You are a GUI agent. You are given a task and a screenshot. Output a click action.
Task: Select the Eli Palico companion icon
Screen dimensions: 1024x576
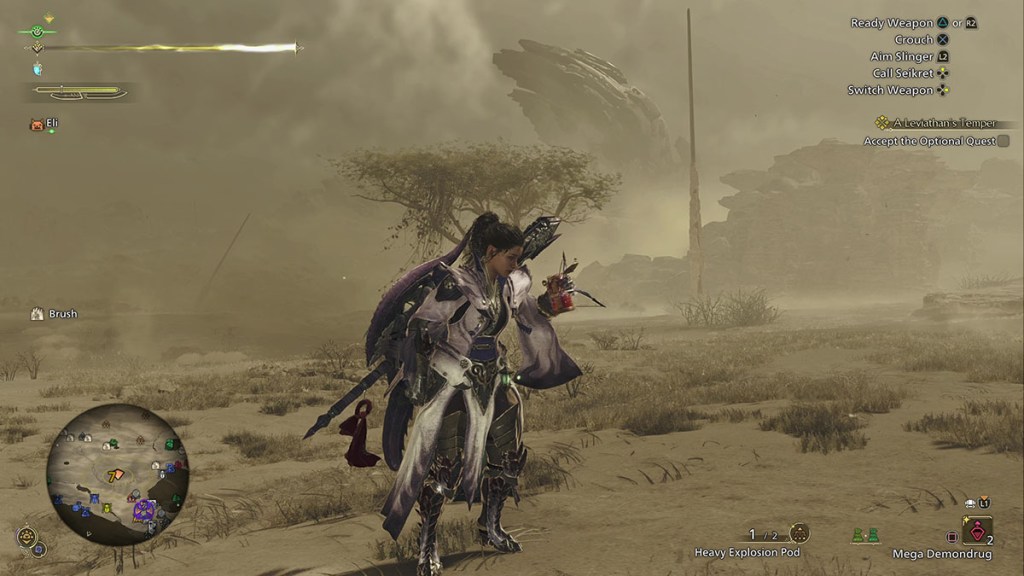[x=37, y=125]
